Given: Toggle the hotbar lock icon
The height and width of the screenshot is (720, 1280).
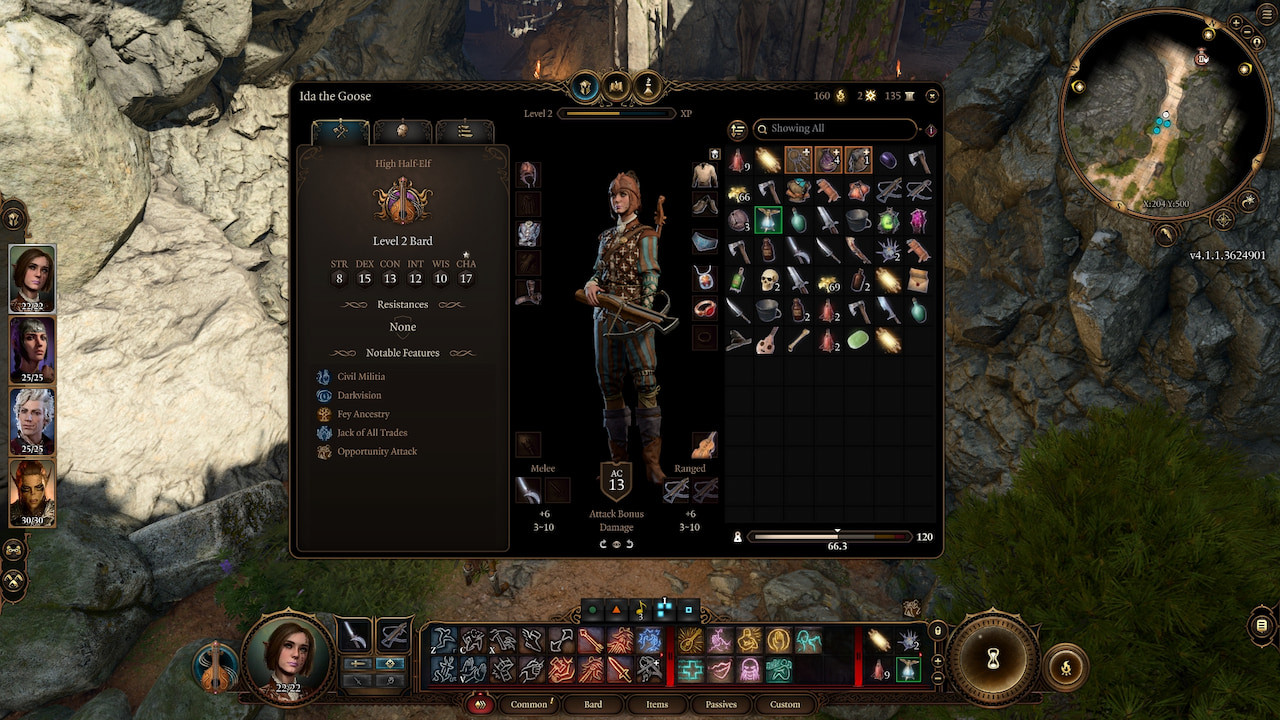Looking at the screenshot, I should tap(937, 631).
